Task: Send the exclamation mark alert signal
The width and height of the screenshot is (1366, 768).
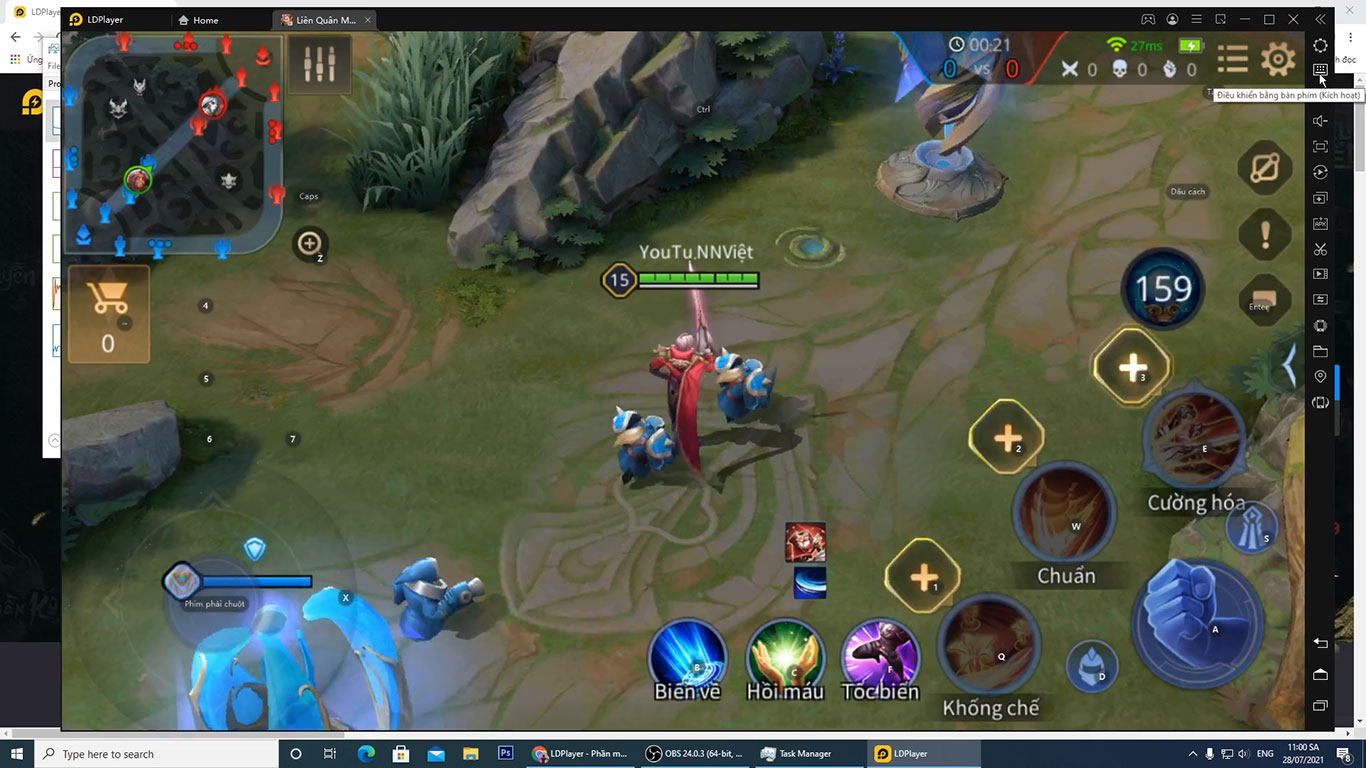Action: 1264,235
